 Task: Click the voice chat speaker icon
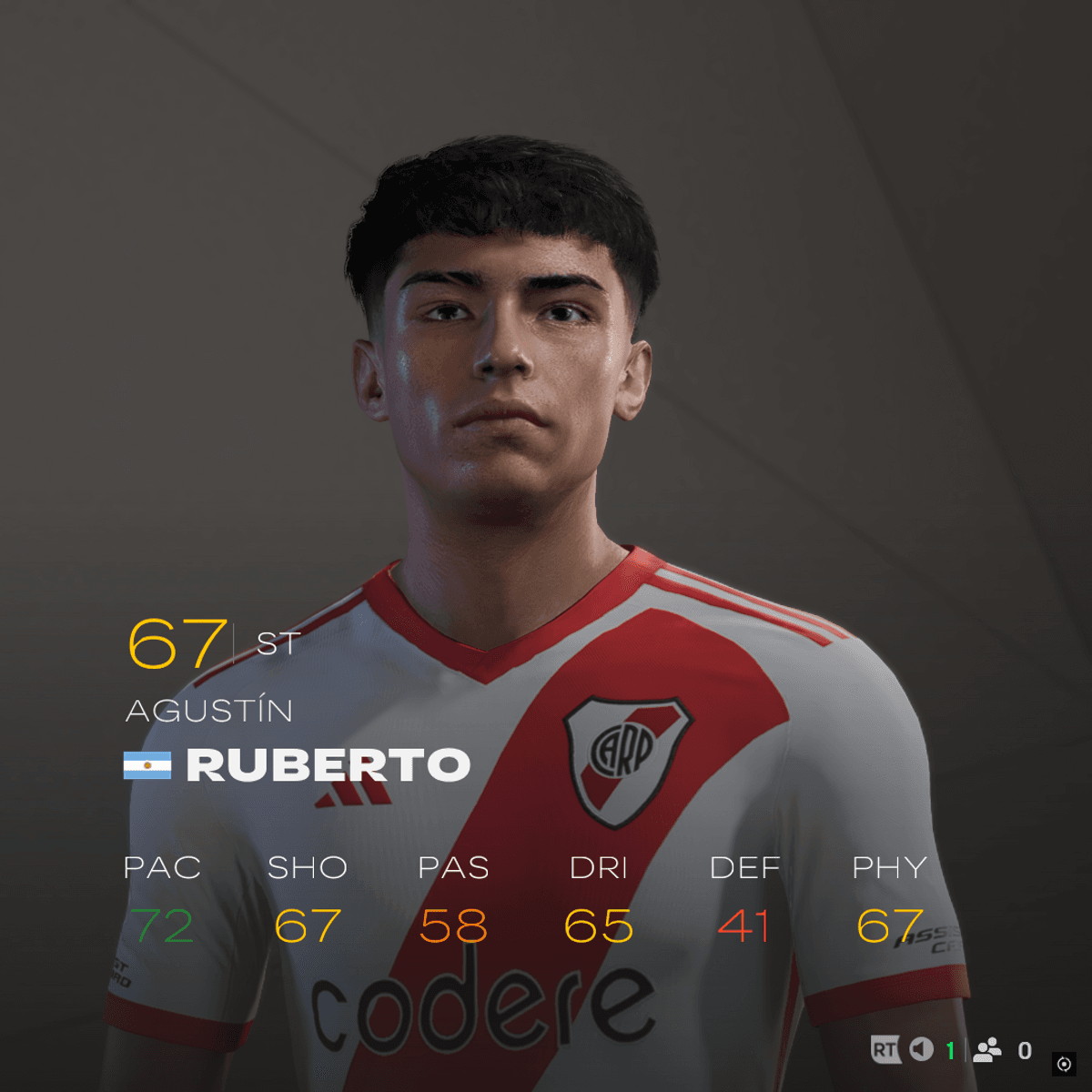coord(922,1050)
